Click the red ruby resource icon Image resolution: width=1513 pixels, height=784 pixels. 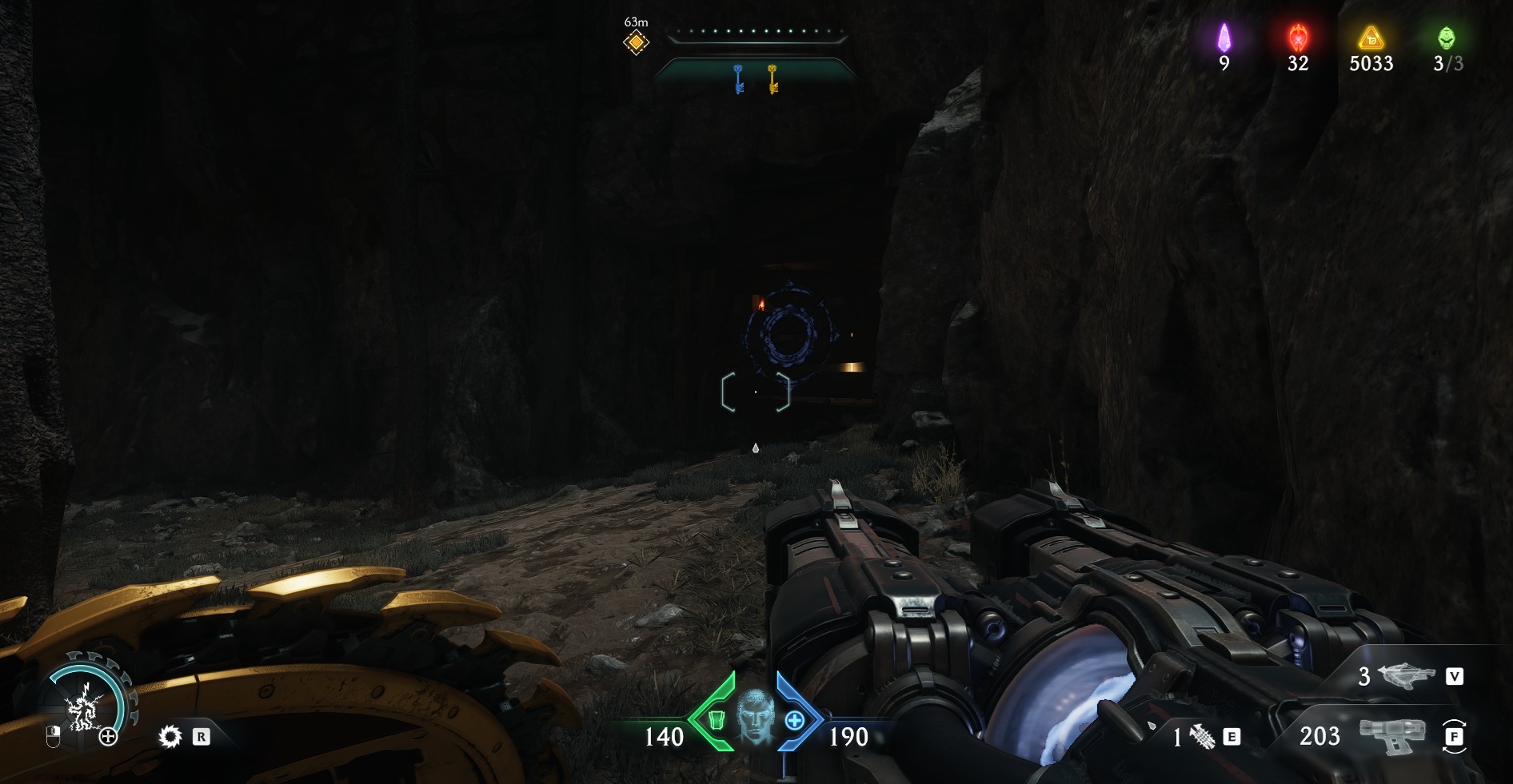1297,38
